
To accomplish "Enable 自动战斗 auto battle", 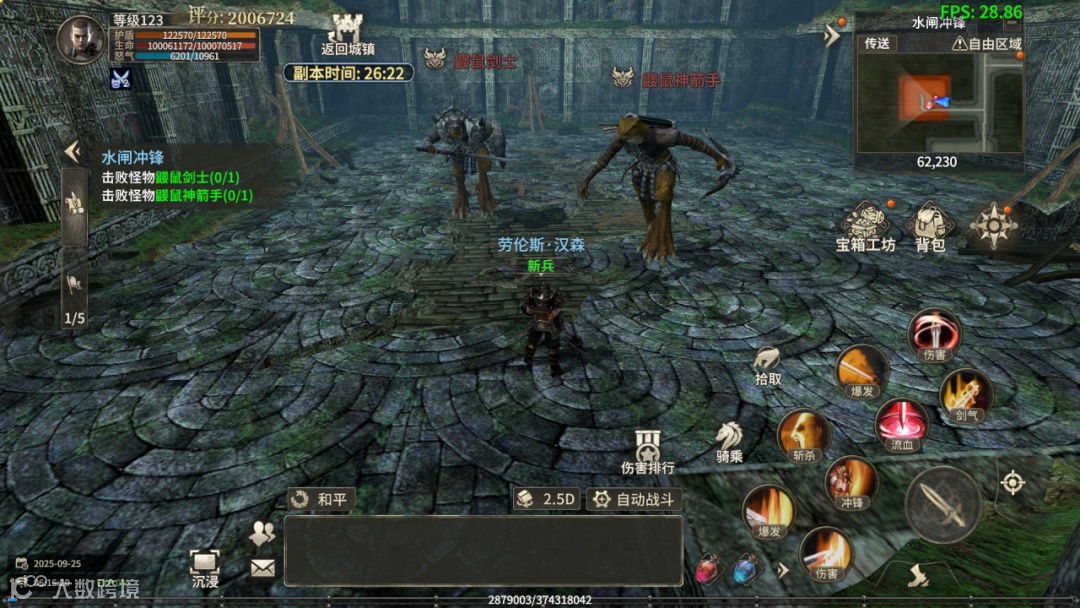I will [634, 499].
